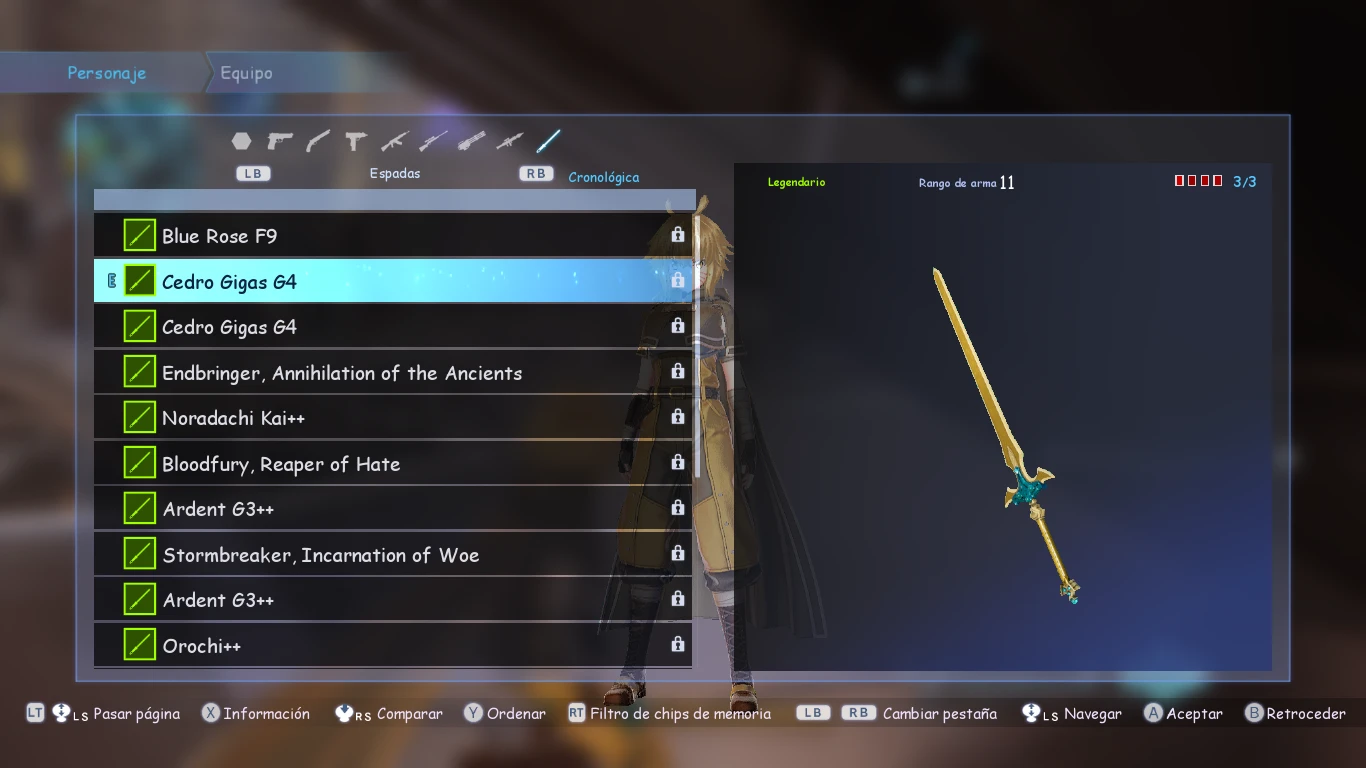Show the gatling gun tab
1366x768 pixels.
pyautogui.click(x=471, y=142)
